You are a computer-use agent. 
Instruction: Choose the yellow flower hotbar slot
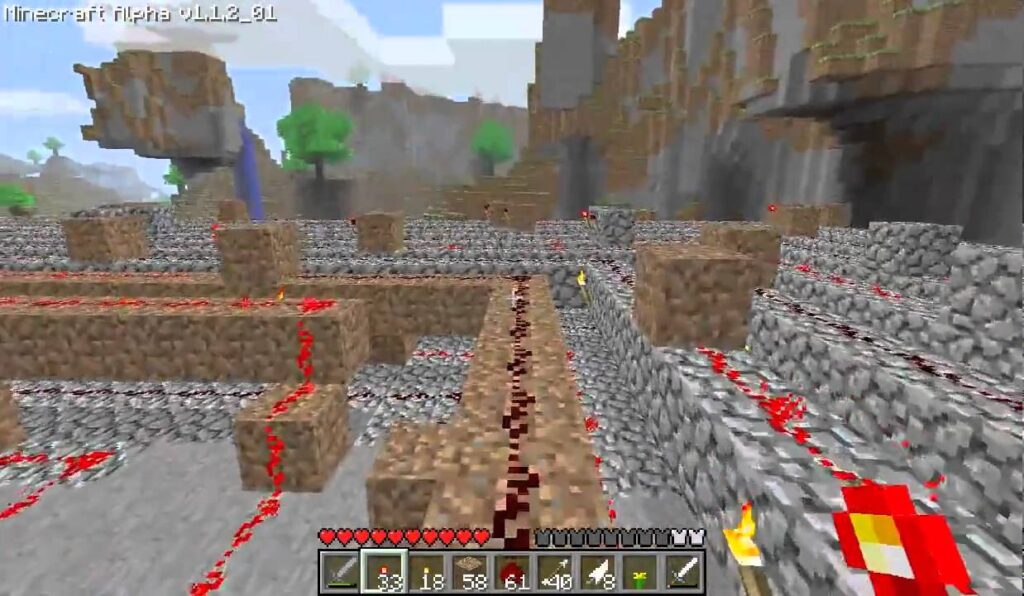pos(641,571)
